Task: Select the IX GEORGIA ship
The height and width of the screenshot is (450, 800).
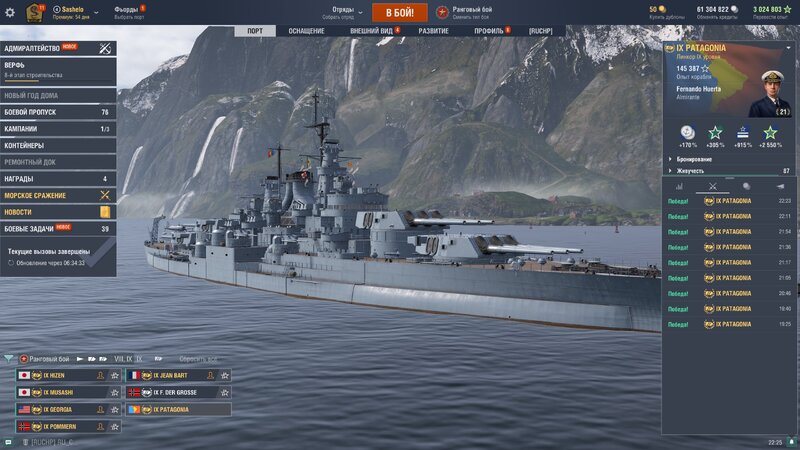Action: tap(68, 410)
